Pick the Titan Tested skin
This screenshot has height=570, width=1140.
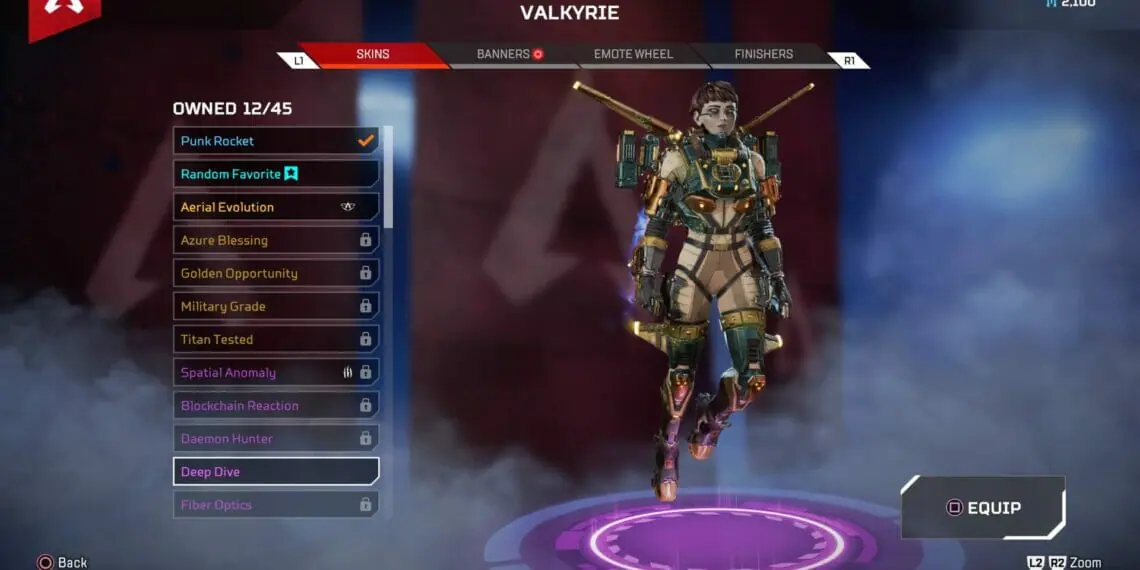(276, 339)
